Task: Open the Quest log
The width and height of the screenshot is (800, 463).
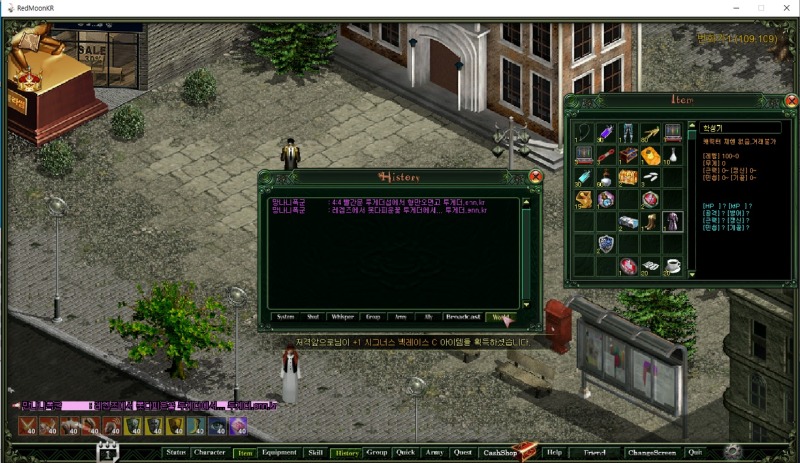Action: [462, 452]
